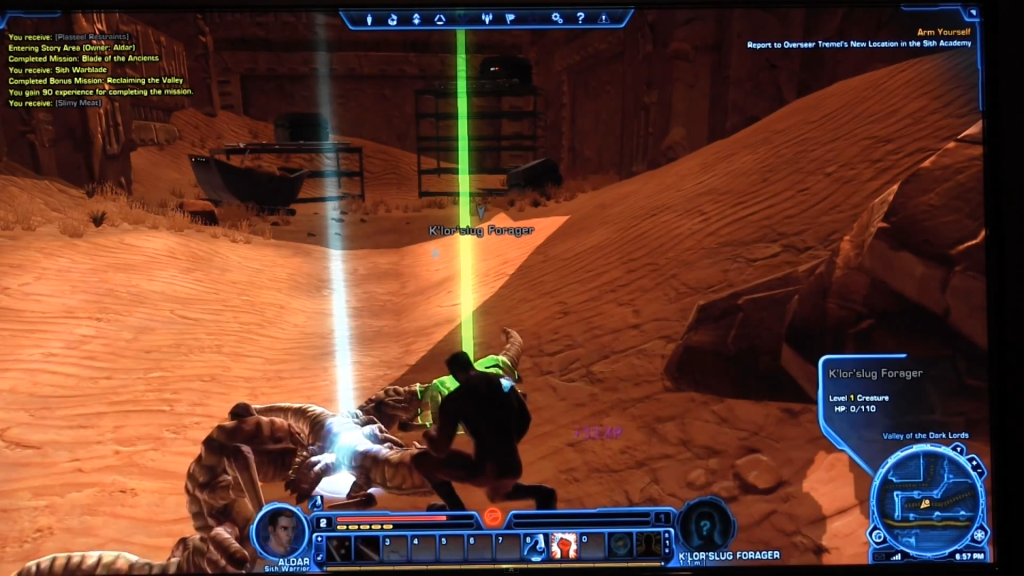1024x576 pixels.
Task: Open the flag-shaped guild icon
Action: point(509,18)
